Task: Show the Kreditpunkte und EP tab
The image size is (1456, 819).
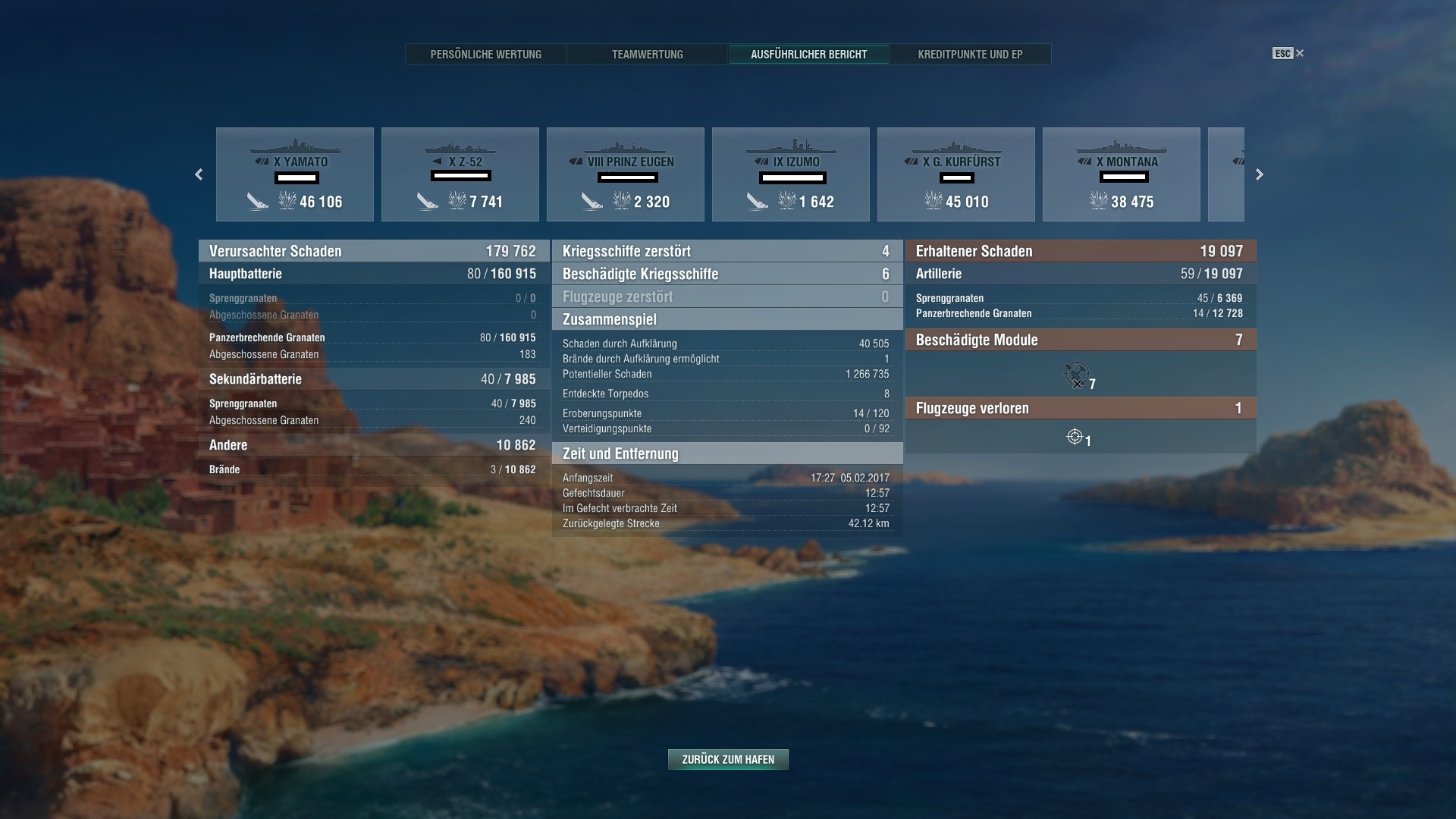Action: (x=970, y=55)
